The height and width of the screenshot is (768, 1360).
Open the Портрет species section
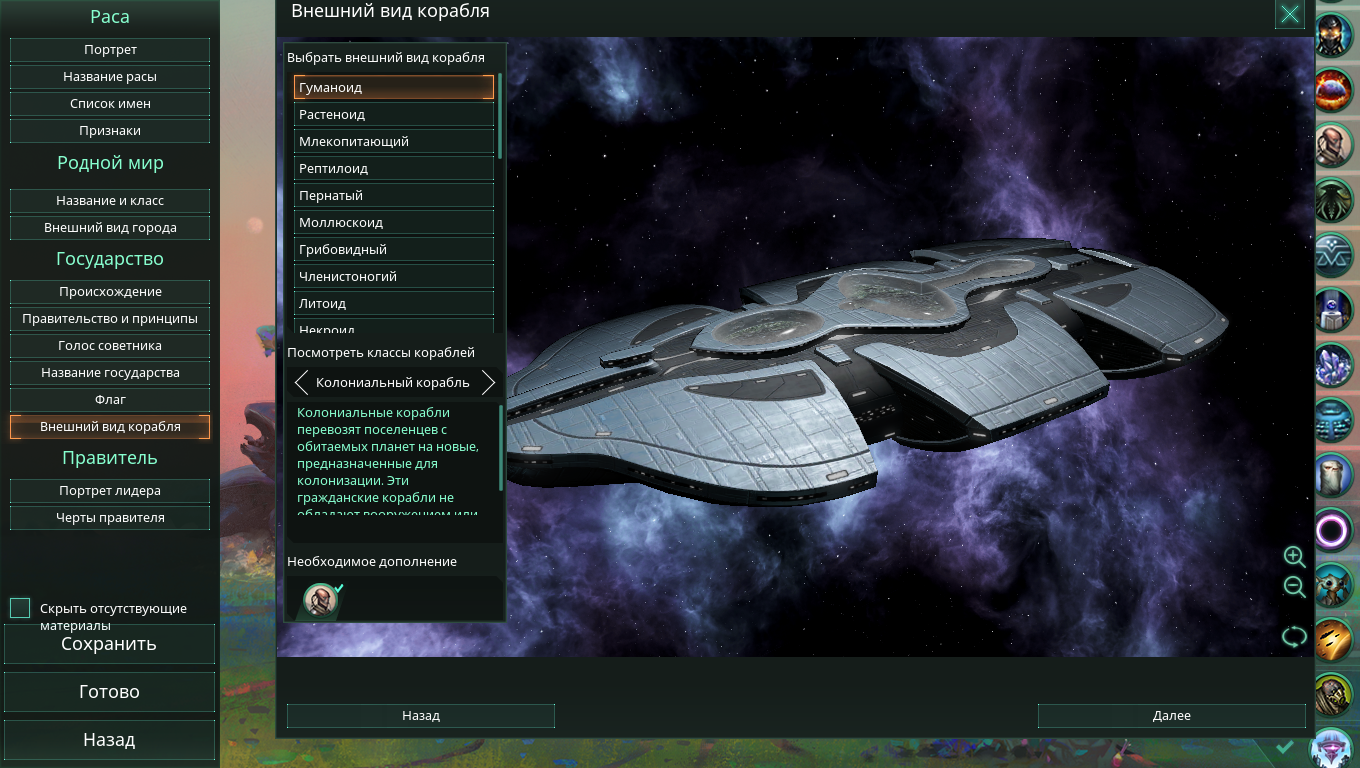click(x=110, y=50)
